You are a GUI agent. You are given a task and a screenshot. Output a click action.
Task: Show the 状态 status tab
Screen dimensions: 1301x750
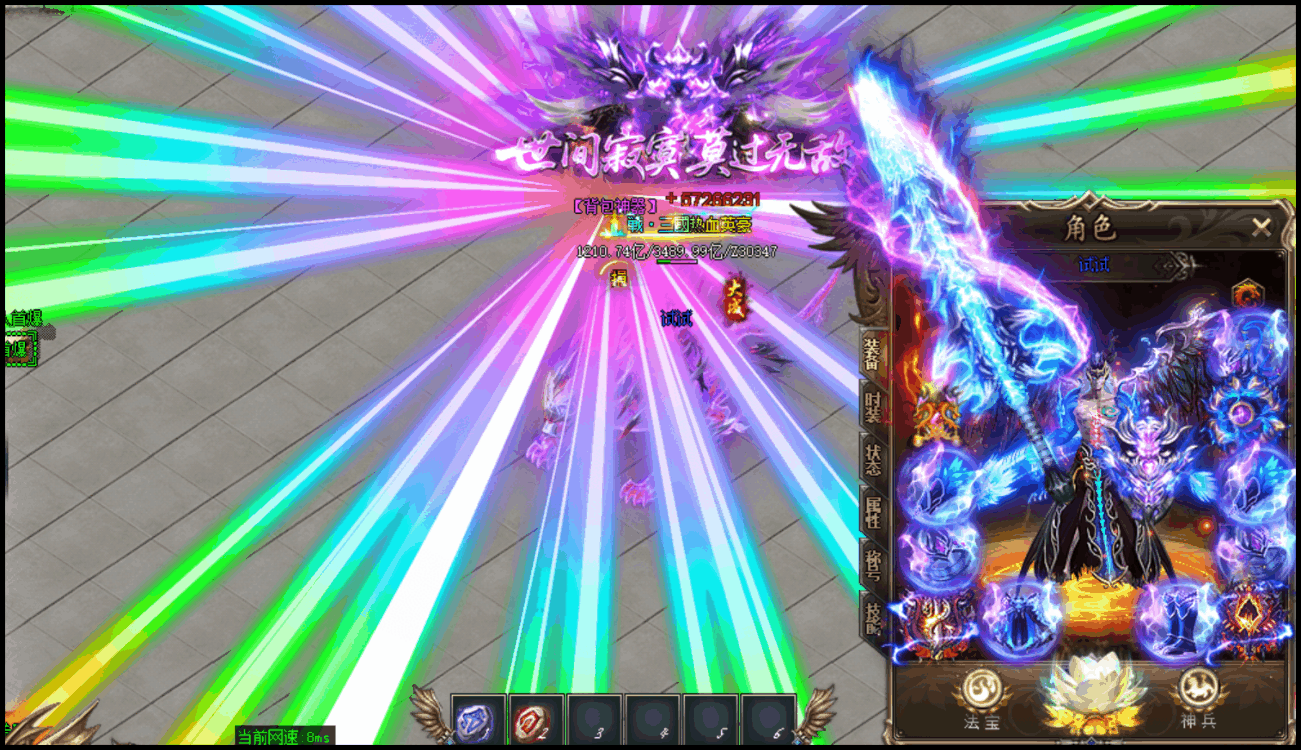[873, 459]
